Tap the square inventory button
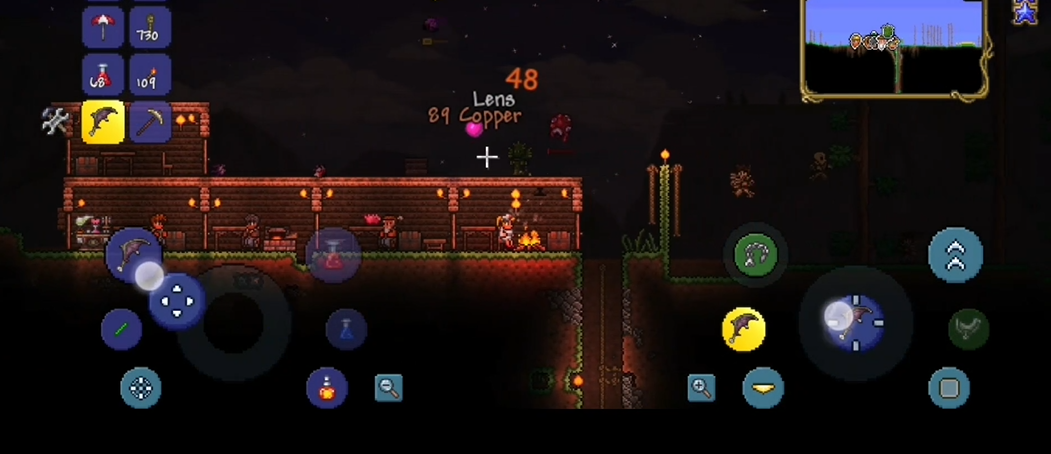The image size is (1051, 454). tap(949, 388)
